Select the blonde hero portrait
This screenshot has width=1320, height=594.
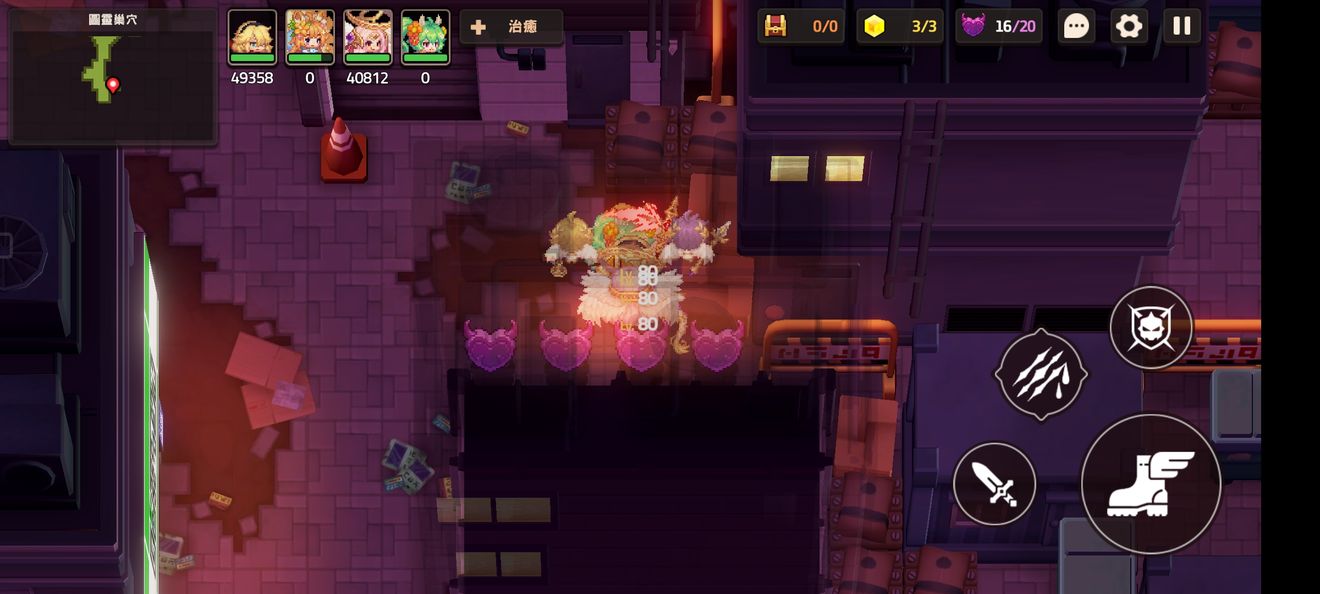pos(252,38)
